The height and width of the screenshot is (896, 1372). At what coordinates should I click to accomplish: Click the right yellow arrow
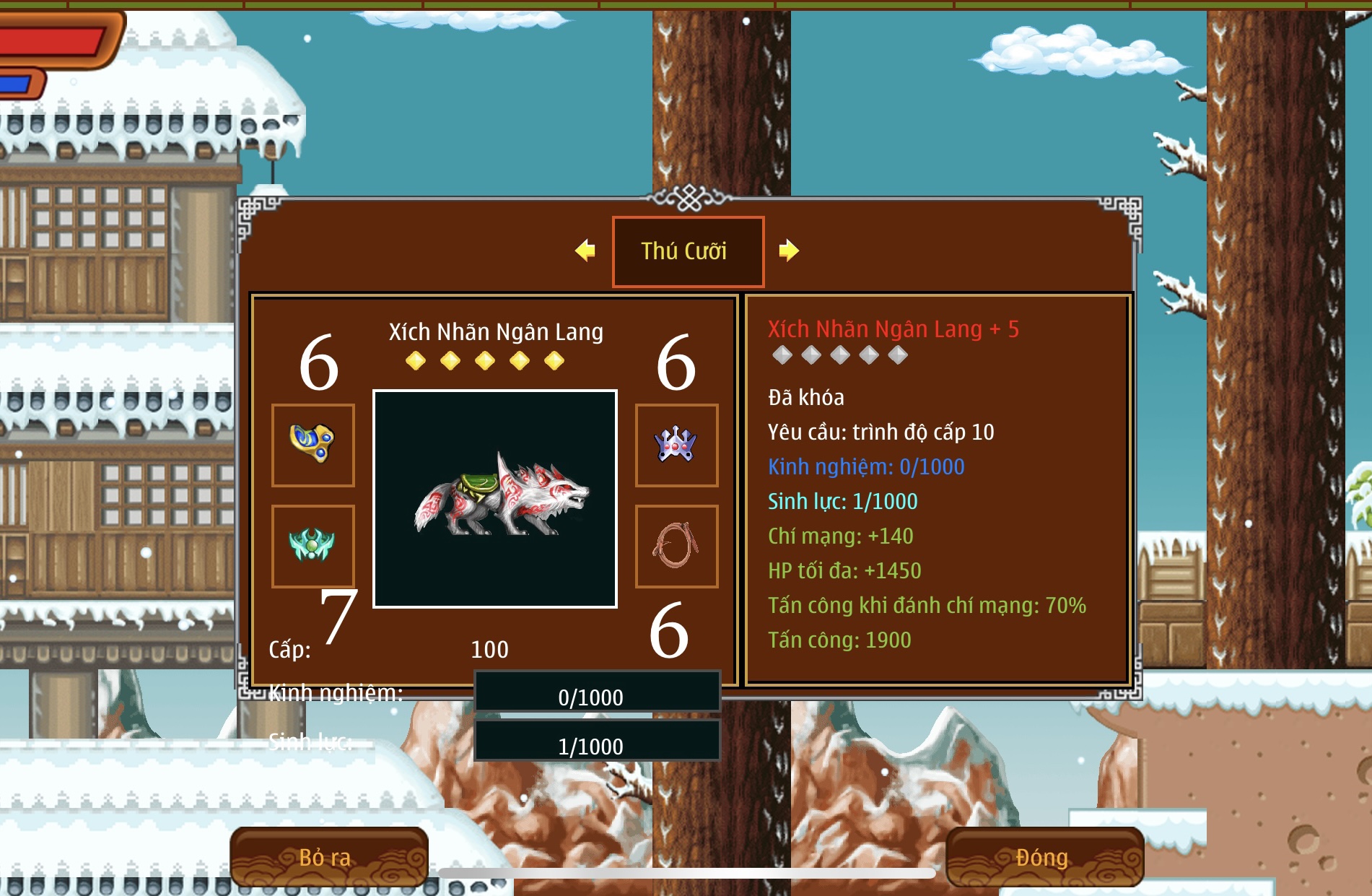point(789,251)
